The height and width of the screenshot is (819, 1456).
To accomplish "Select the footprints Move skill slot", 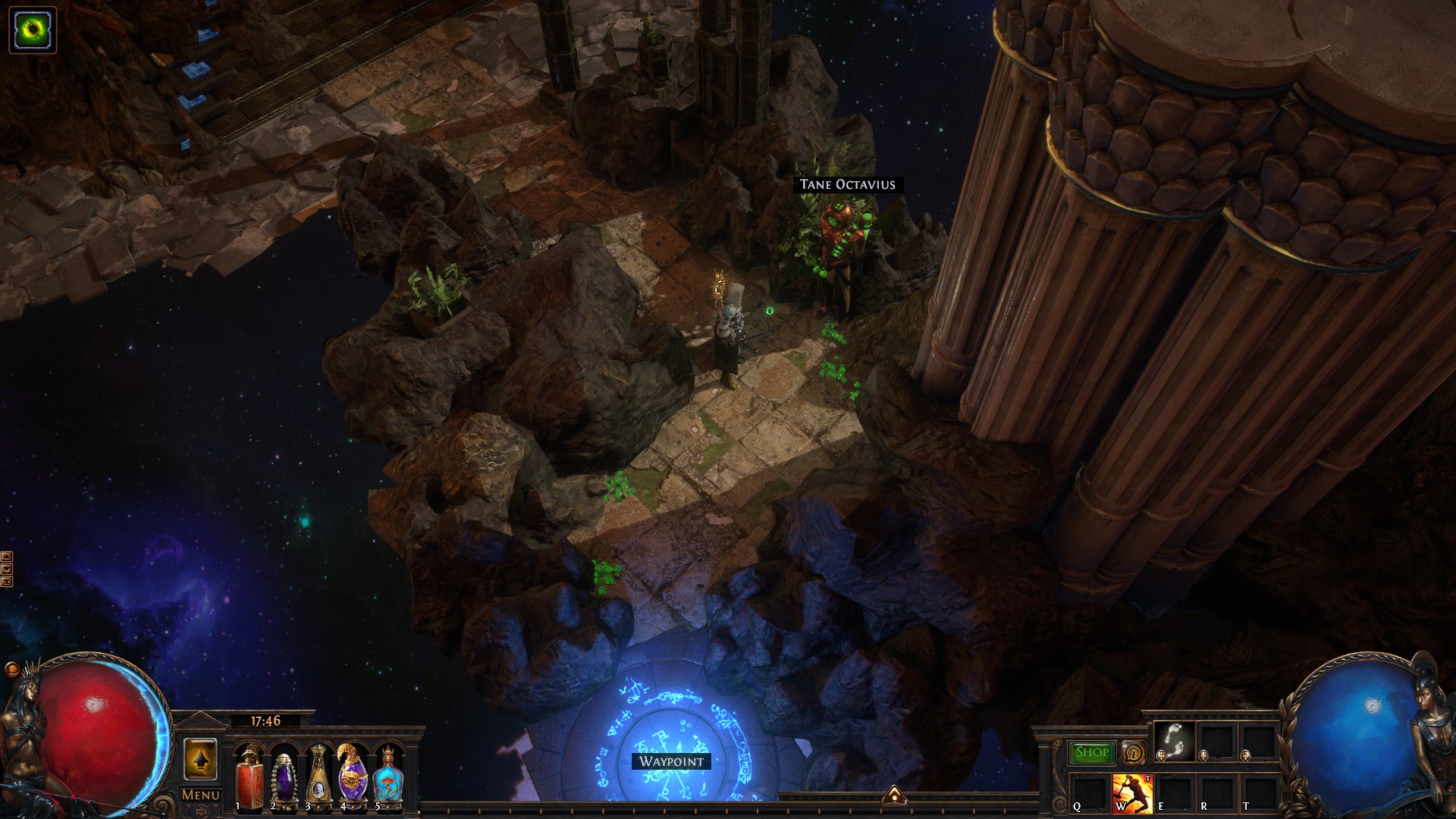I will pyautogui.click(x=1175, y=741).
